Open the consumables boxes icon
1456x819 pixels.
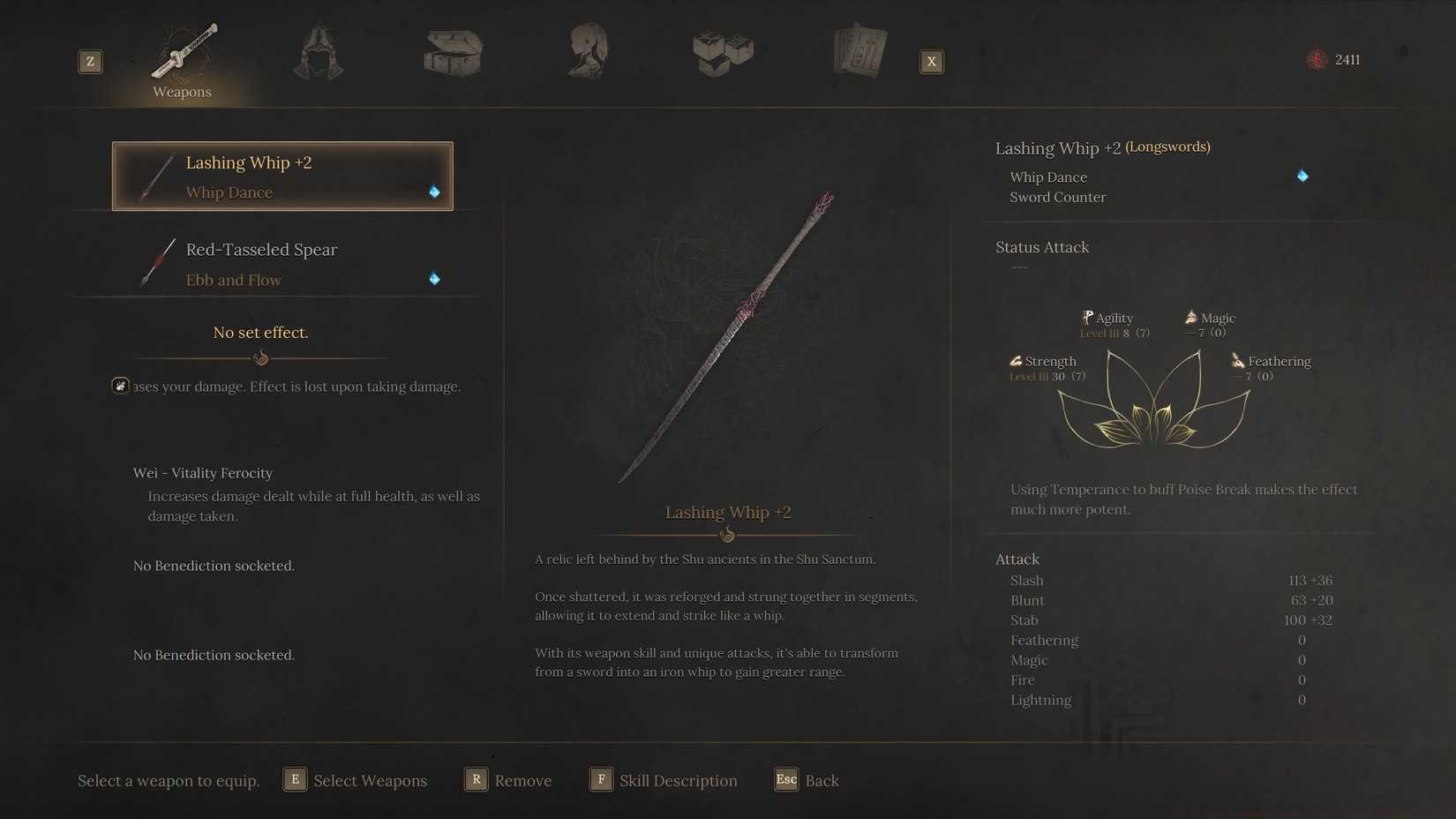pyautogui.click(x=723, y=51)
